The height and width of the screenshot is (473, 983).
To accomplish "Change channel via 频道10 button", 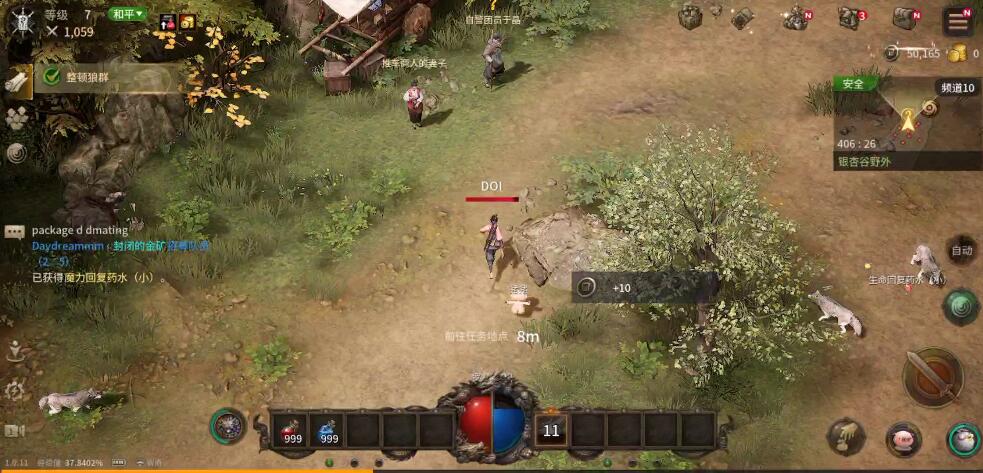I will coord(957,88).
